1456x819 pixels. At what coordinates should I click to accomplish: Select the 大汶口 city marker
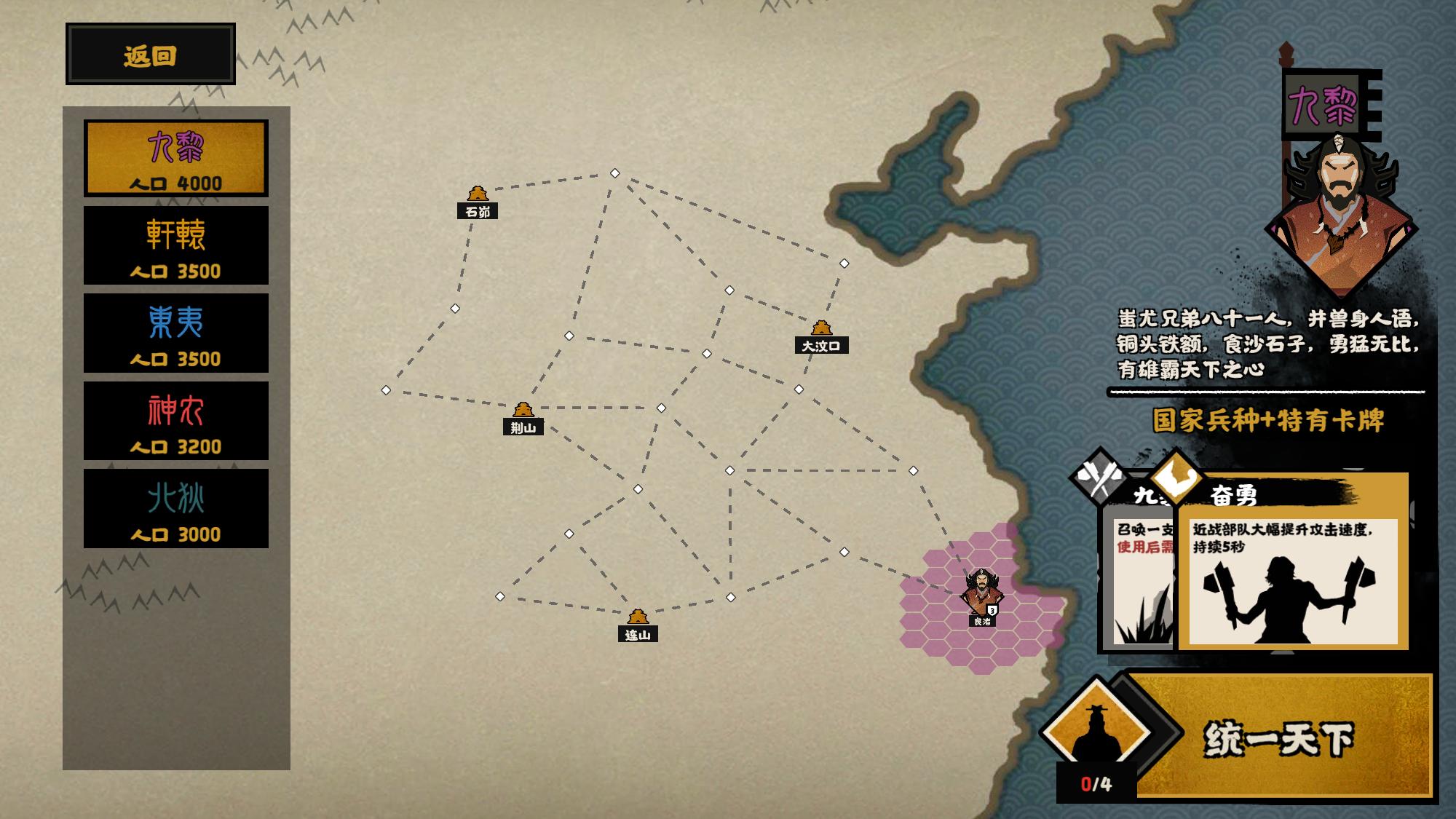[821, 336]
